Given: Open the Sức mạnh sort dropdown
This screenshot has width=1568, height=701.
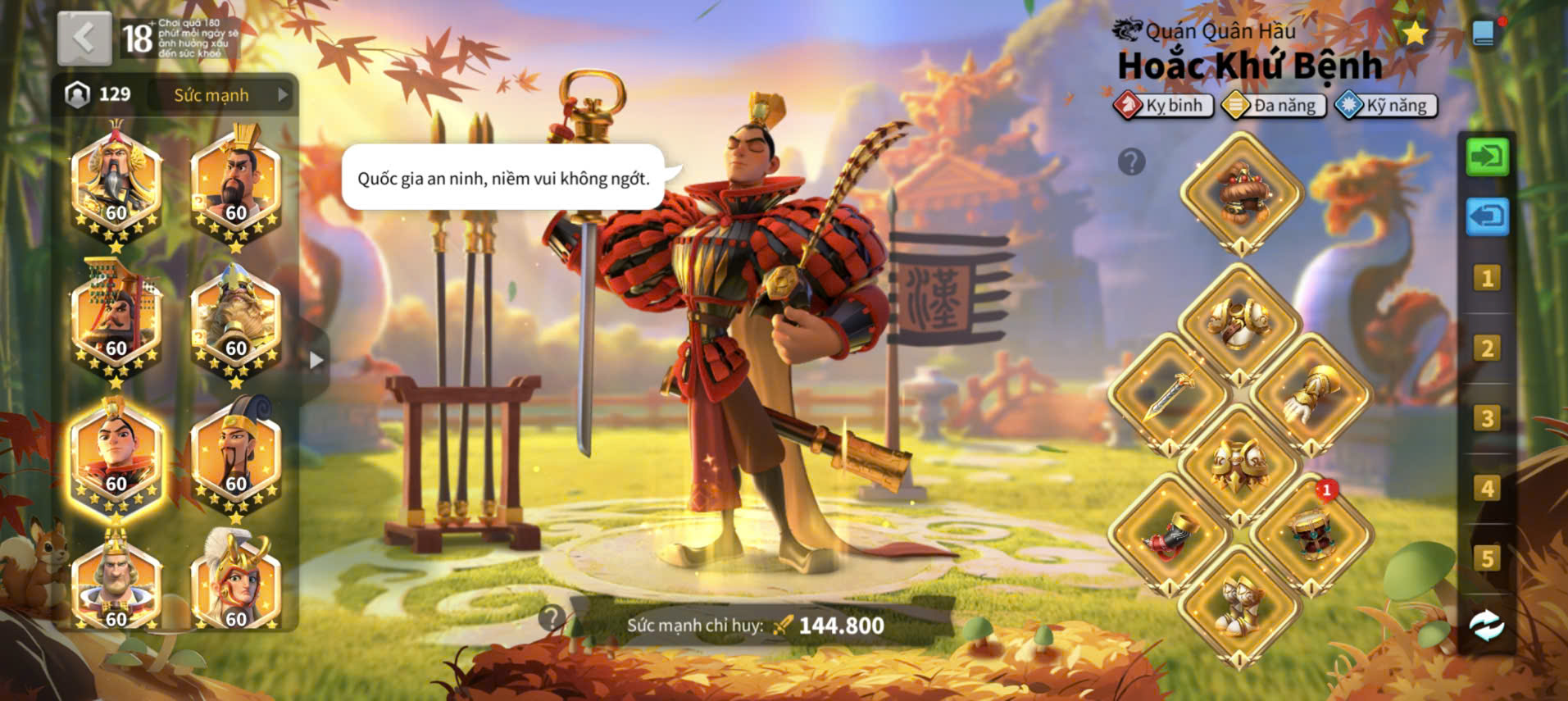Looking at the screenshot, I should (x=221, y=95).
